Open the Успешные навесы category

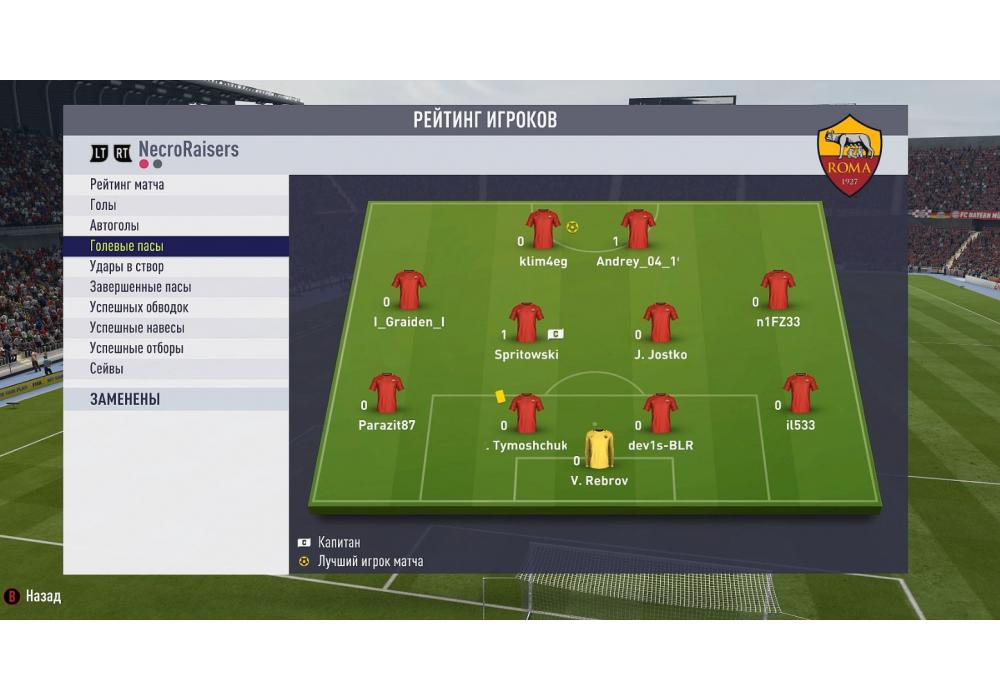(137, 328)
